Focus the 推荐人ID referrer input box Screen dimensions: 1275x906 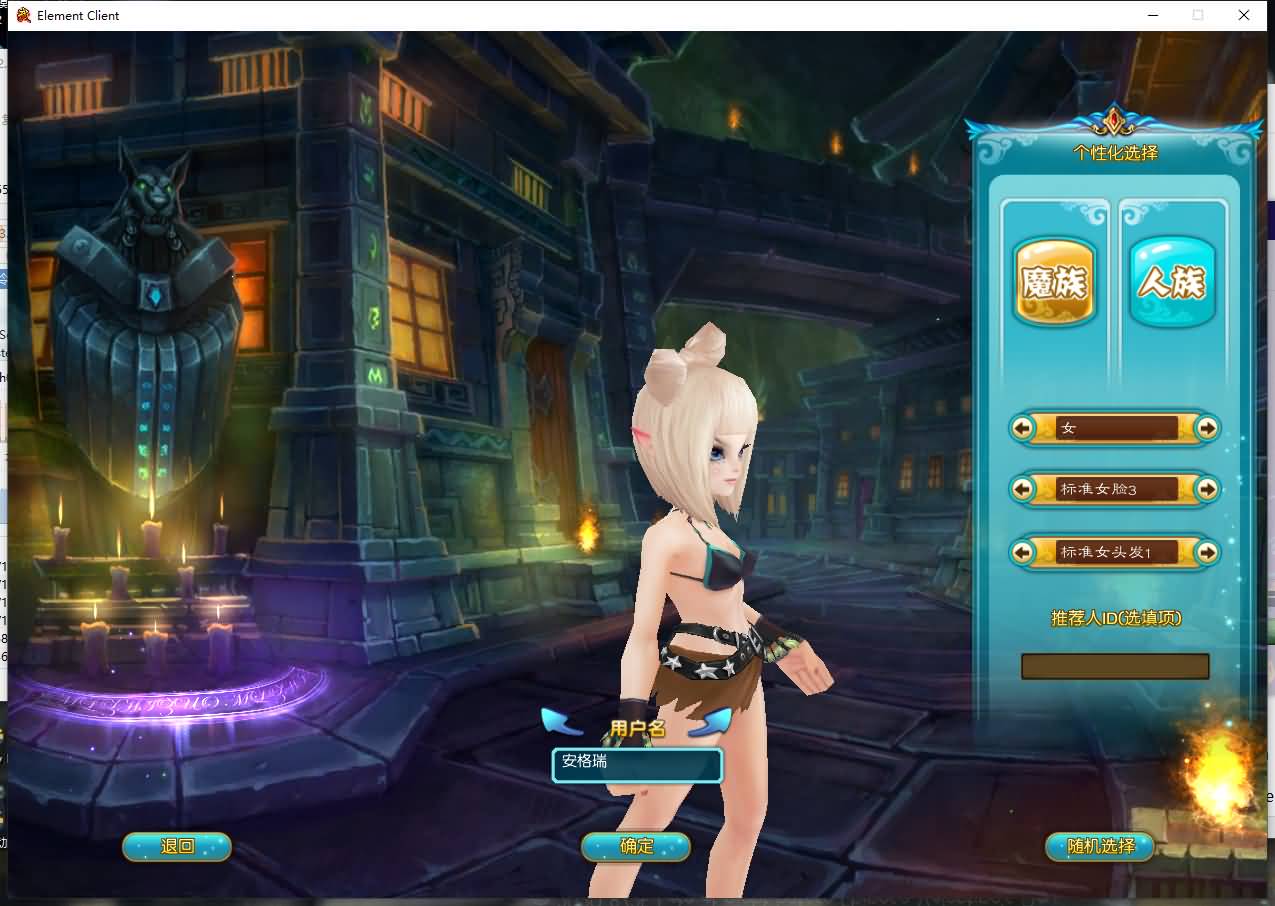(x=1114, y=667)
